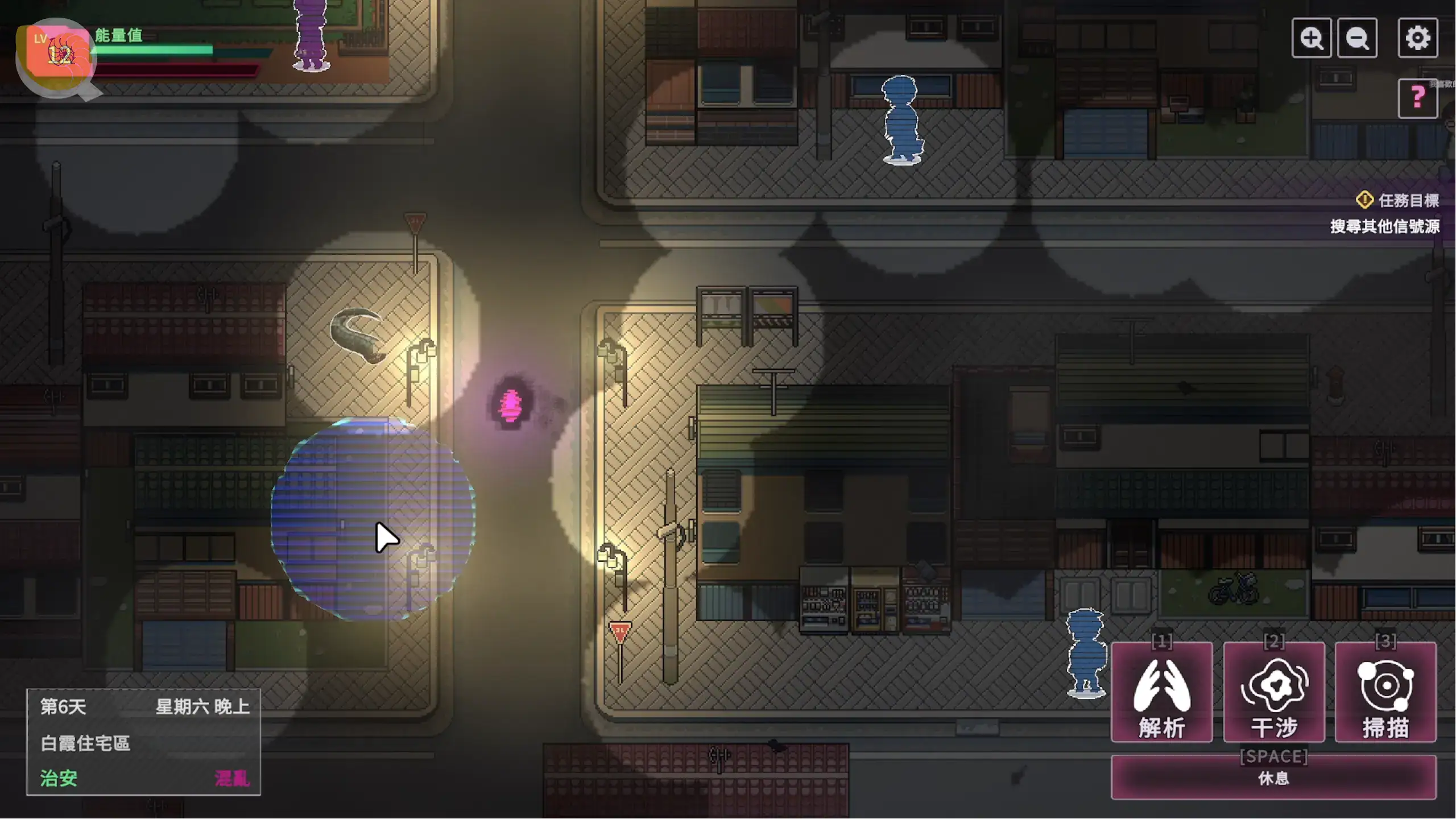Activate the 解析 analyze ability
Viewport: 1456px width, 819px height.
[x=1161, y=692]
